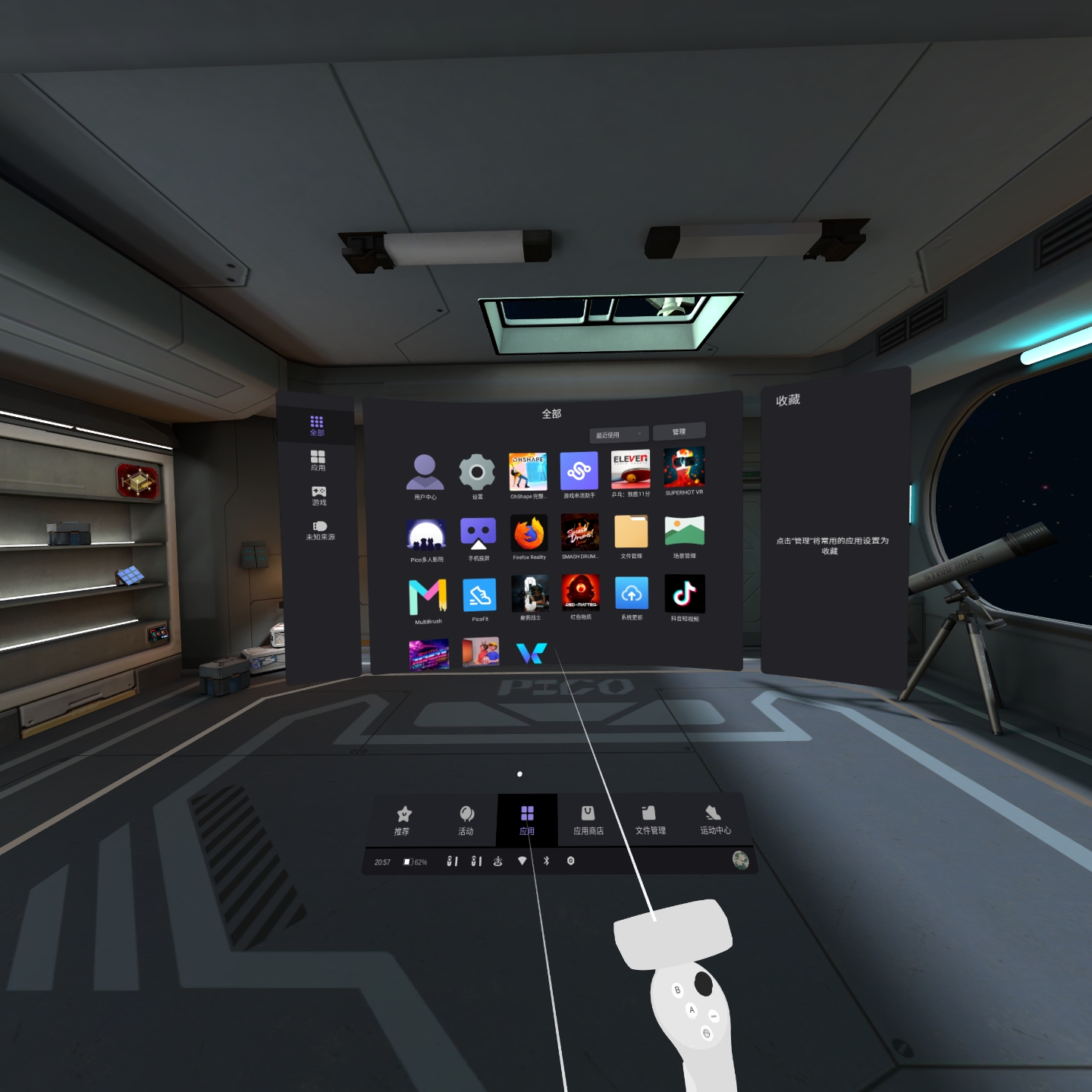This screenshot has width=1092, height=1092.
Task: Open the 运动中心 tab on dock
Action: 714,821
